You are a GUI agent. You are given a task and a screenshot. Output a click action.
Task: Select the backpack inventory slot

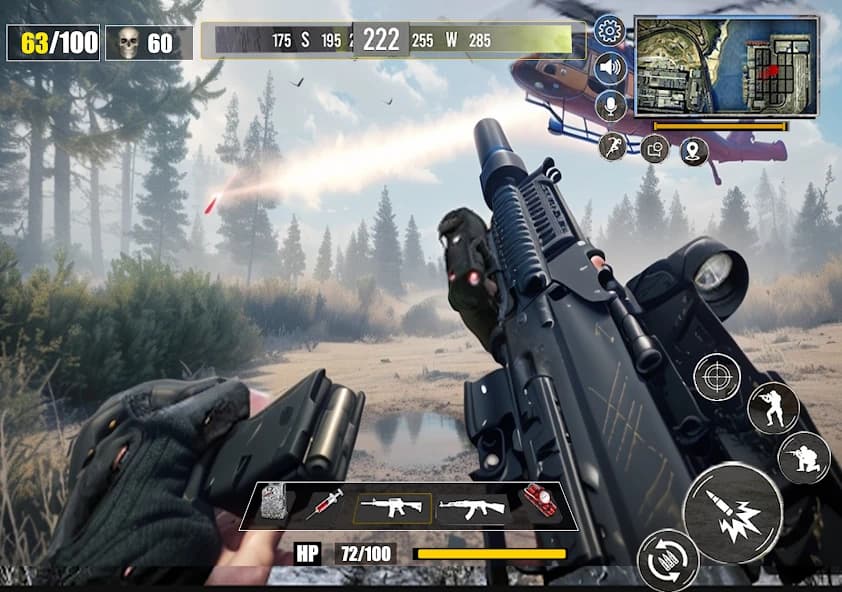click(x=275, y=504)
